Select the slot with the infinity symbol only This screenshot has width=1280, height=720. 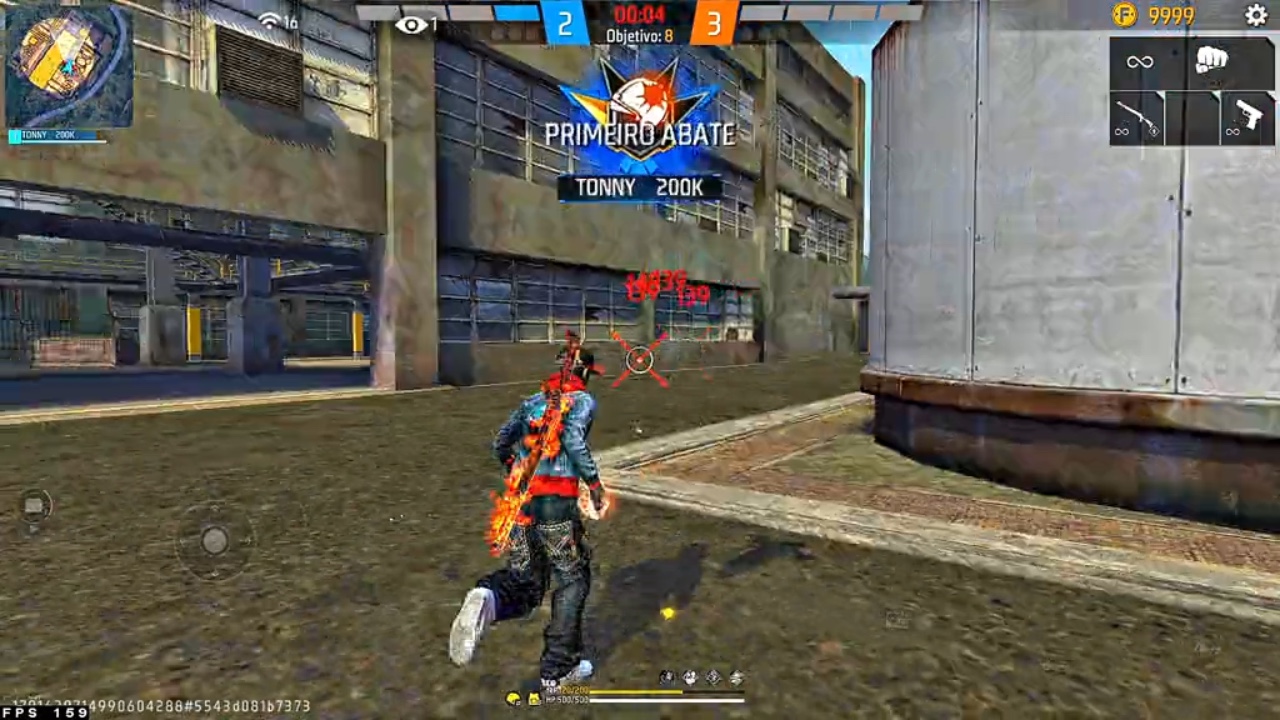(x=1140, y=62)
